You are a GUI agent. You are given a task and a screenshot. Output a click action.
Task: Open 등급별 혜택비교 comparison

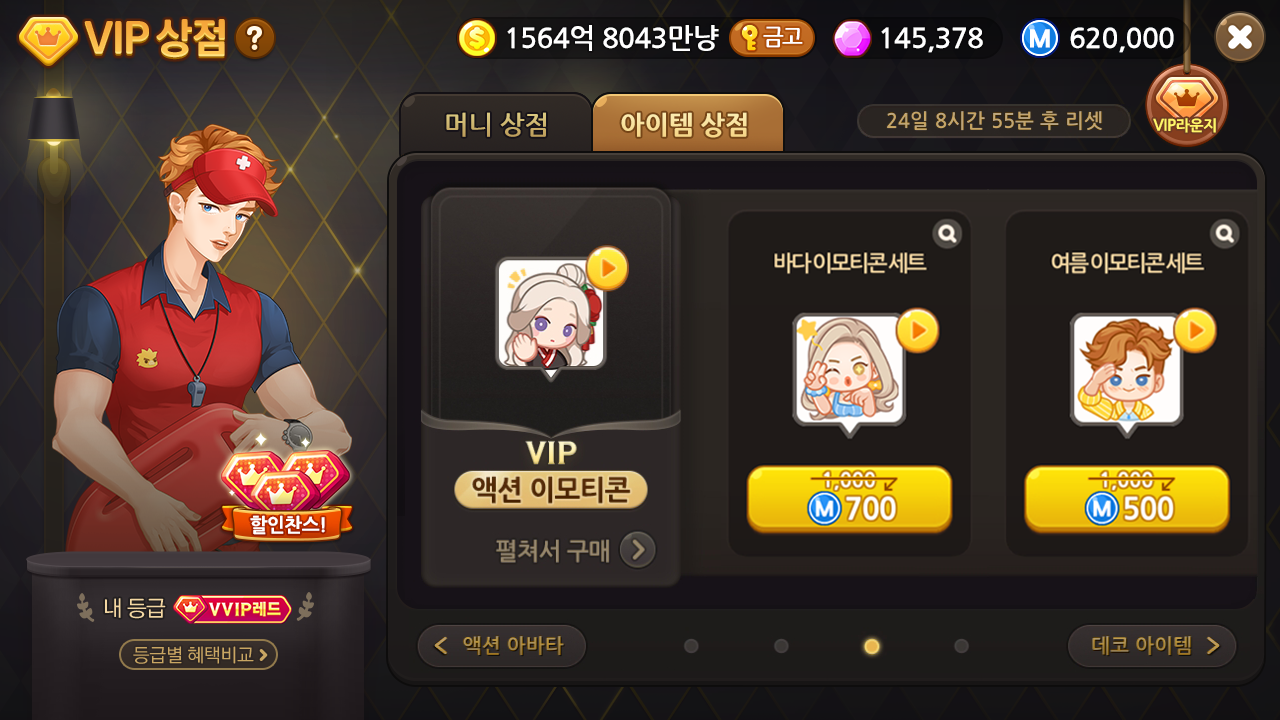196,655
